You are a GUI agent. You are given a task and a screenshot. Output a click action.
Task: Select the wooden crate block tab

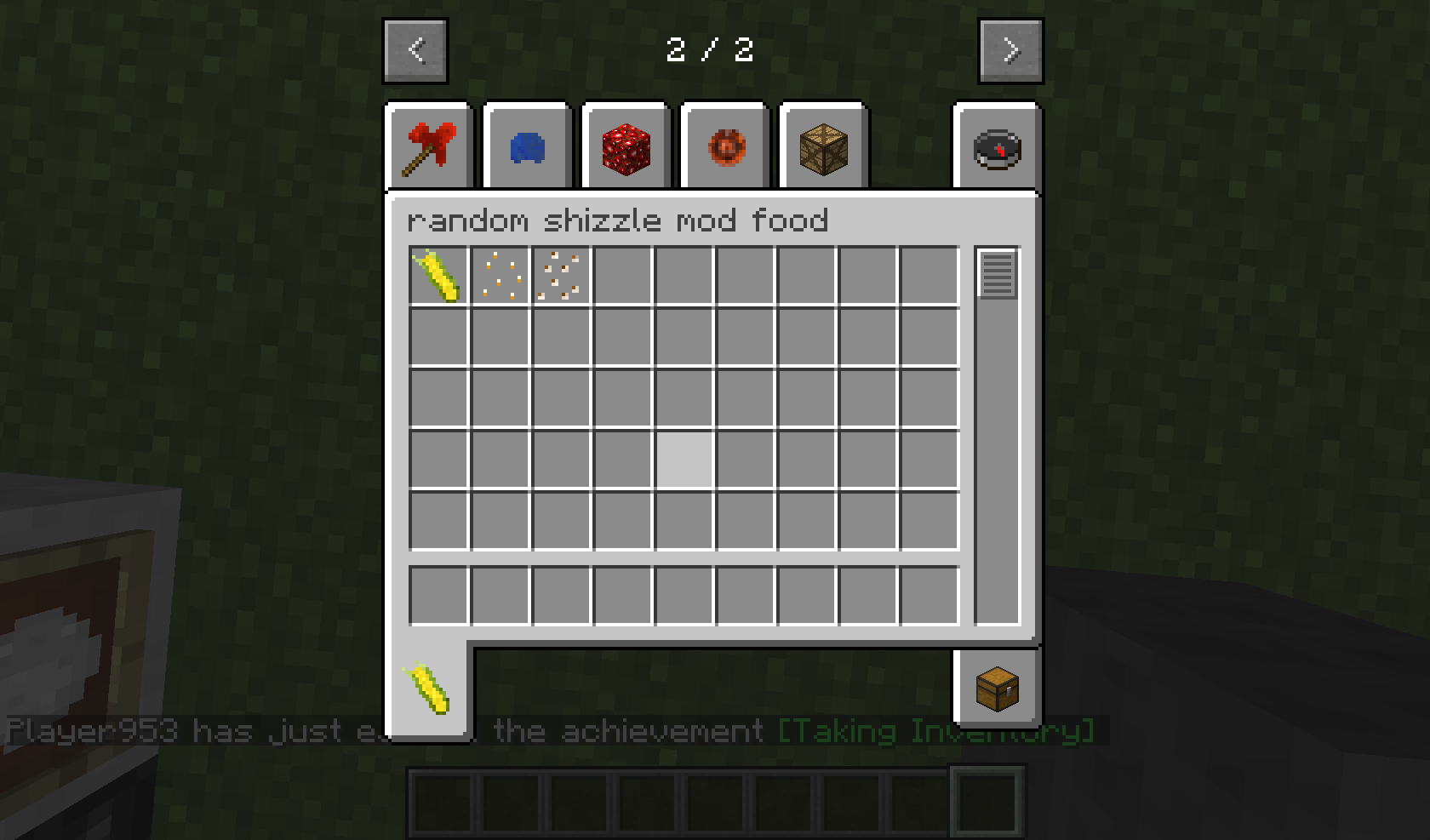click(822, 146)
